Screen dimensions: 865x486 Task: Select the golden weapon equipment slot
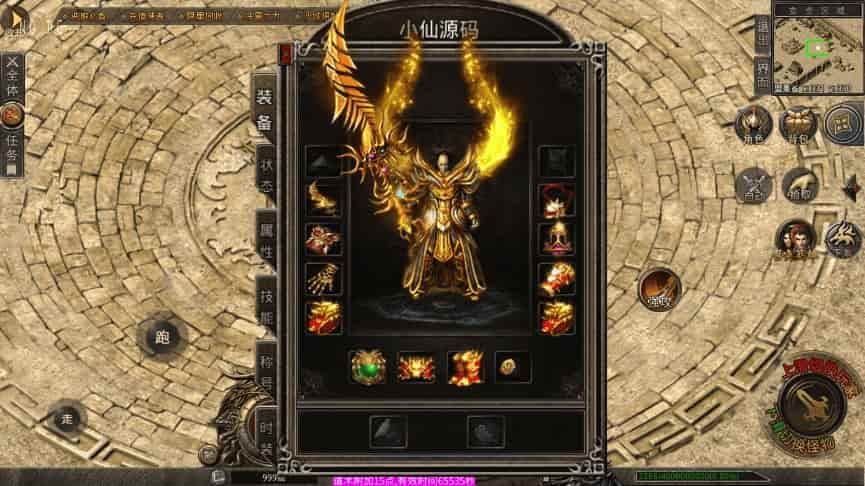[323, 198]
